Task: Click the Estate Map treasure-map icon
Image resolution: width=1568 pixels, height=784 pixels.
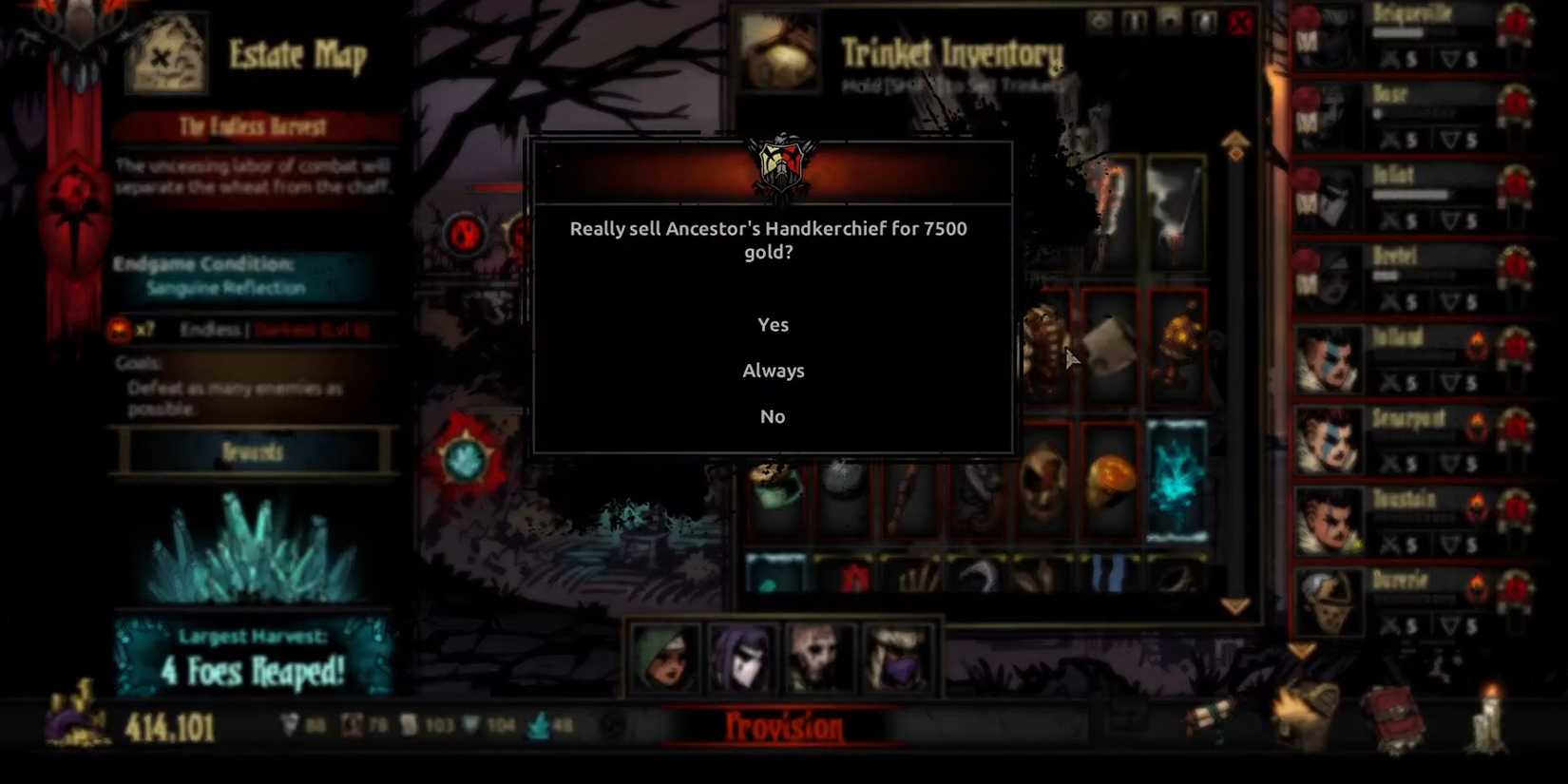Action: pos(166,52)
